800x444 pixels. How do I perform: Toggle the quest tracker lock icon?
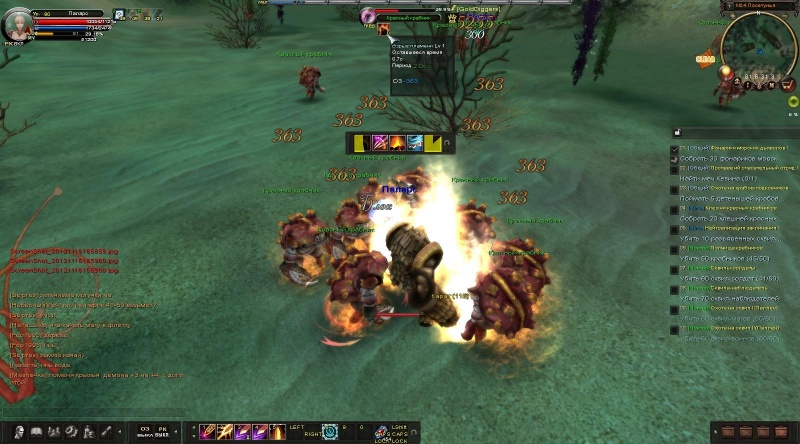tap(677, 132)
